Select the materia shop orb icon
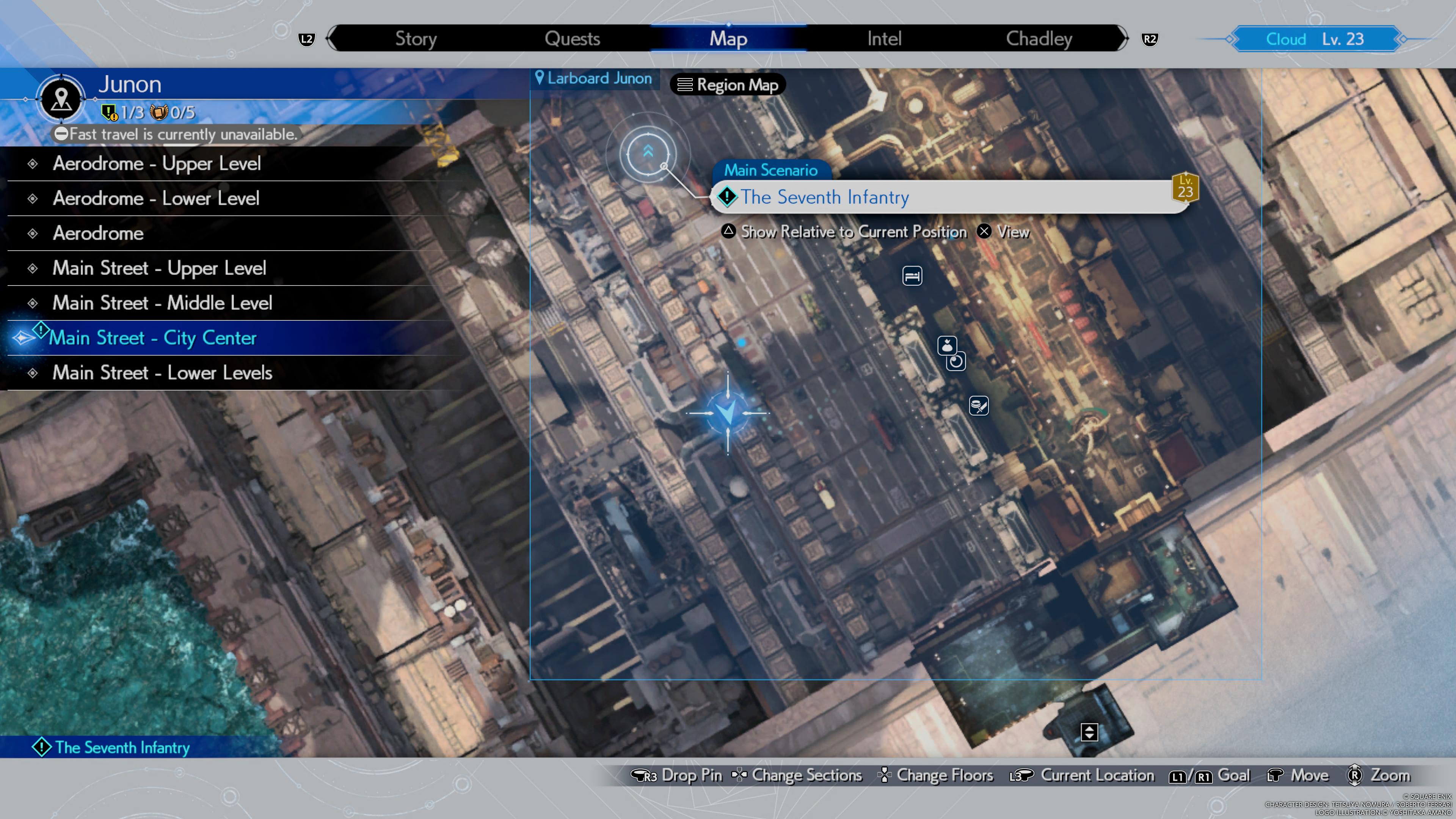 956,362
